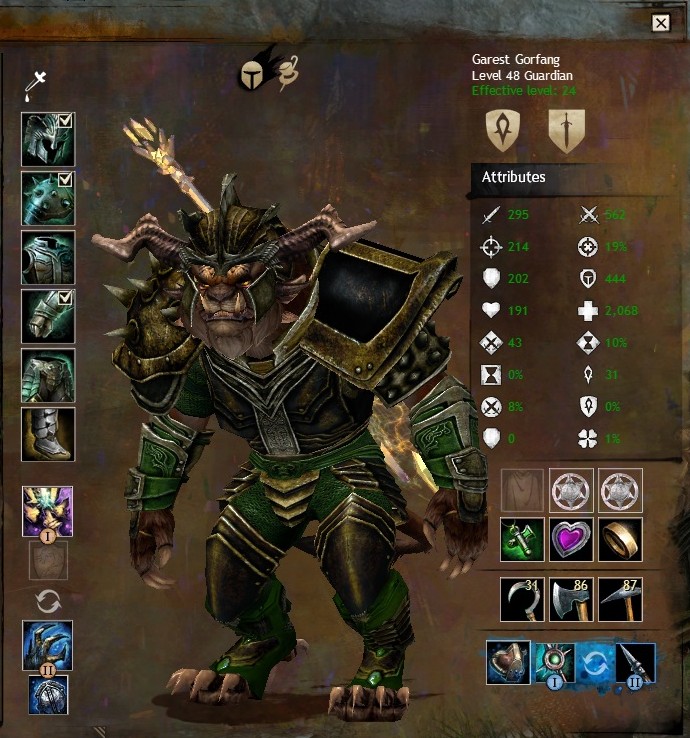The image size is (690, 738).
Task: Select the logging axe tool slot
Action: pyautogui.click(x=571, y=598)
